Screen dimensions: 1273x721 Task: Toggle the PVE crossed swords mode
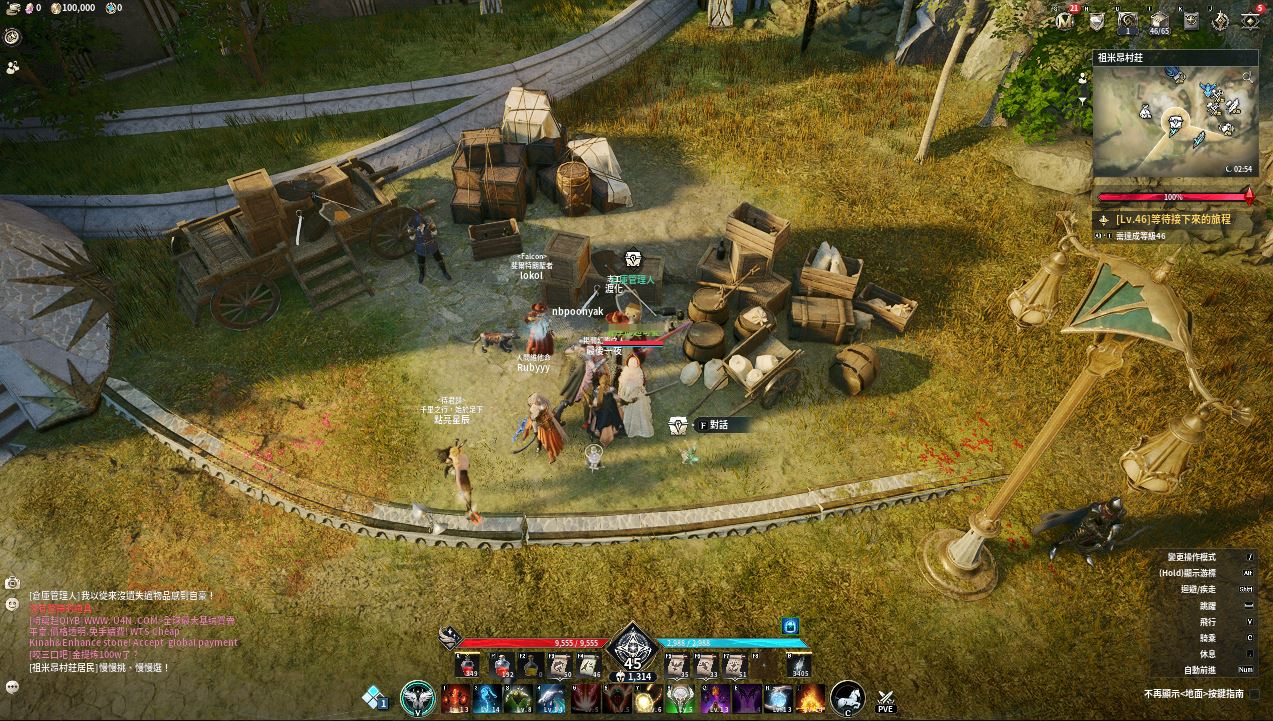[x=885, y=699]
